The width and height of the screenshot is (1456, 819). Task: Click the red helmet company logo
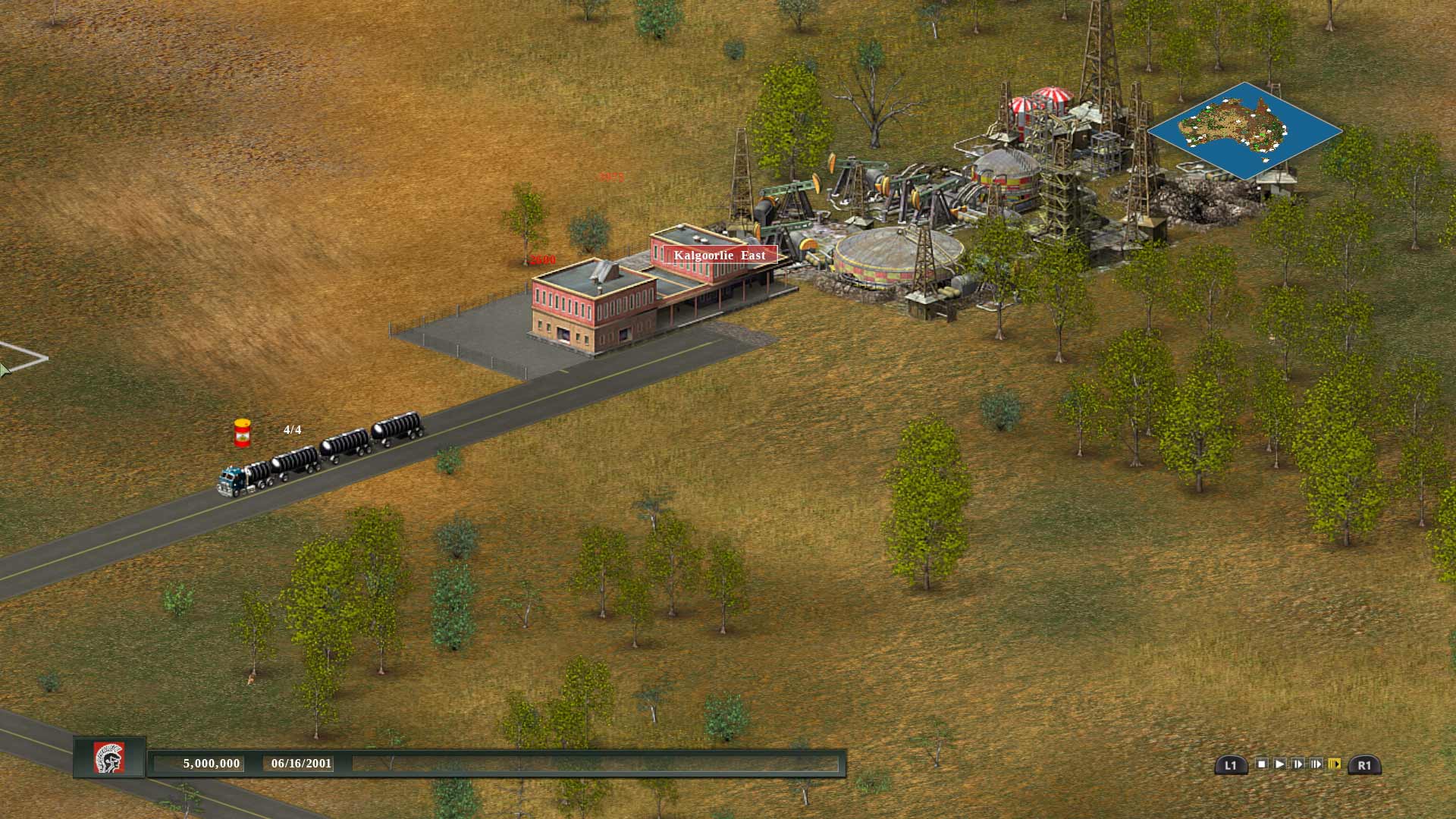pyautogui.click(x=109, y=758)
